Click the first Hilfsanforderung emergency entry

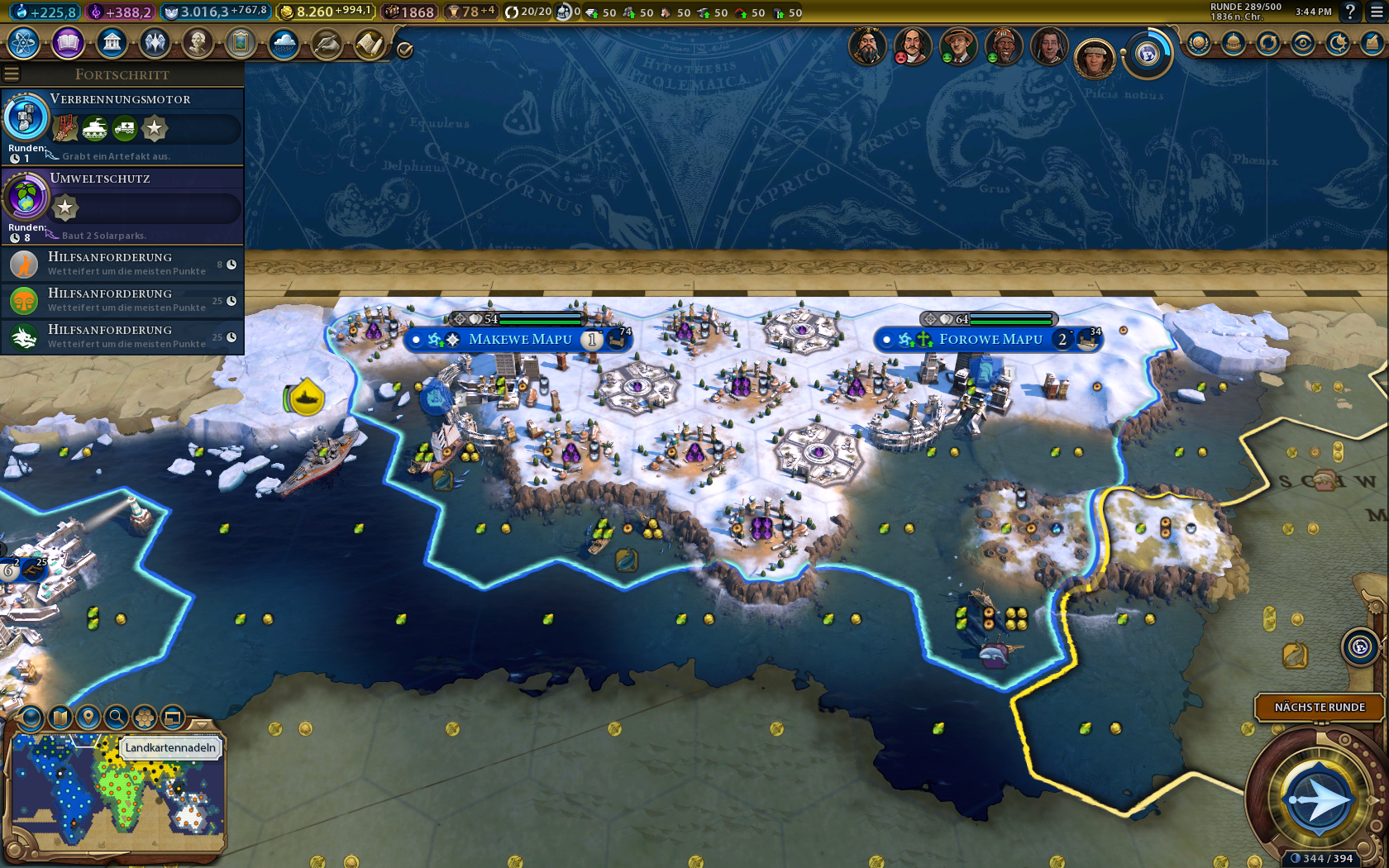(122, 264)
